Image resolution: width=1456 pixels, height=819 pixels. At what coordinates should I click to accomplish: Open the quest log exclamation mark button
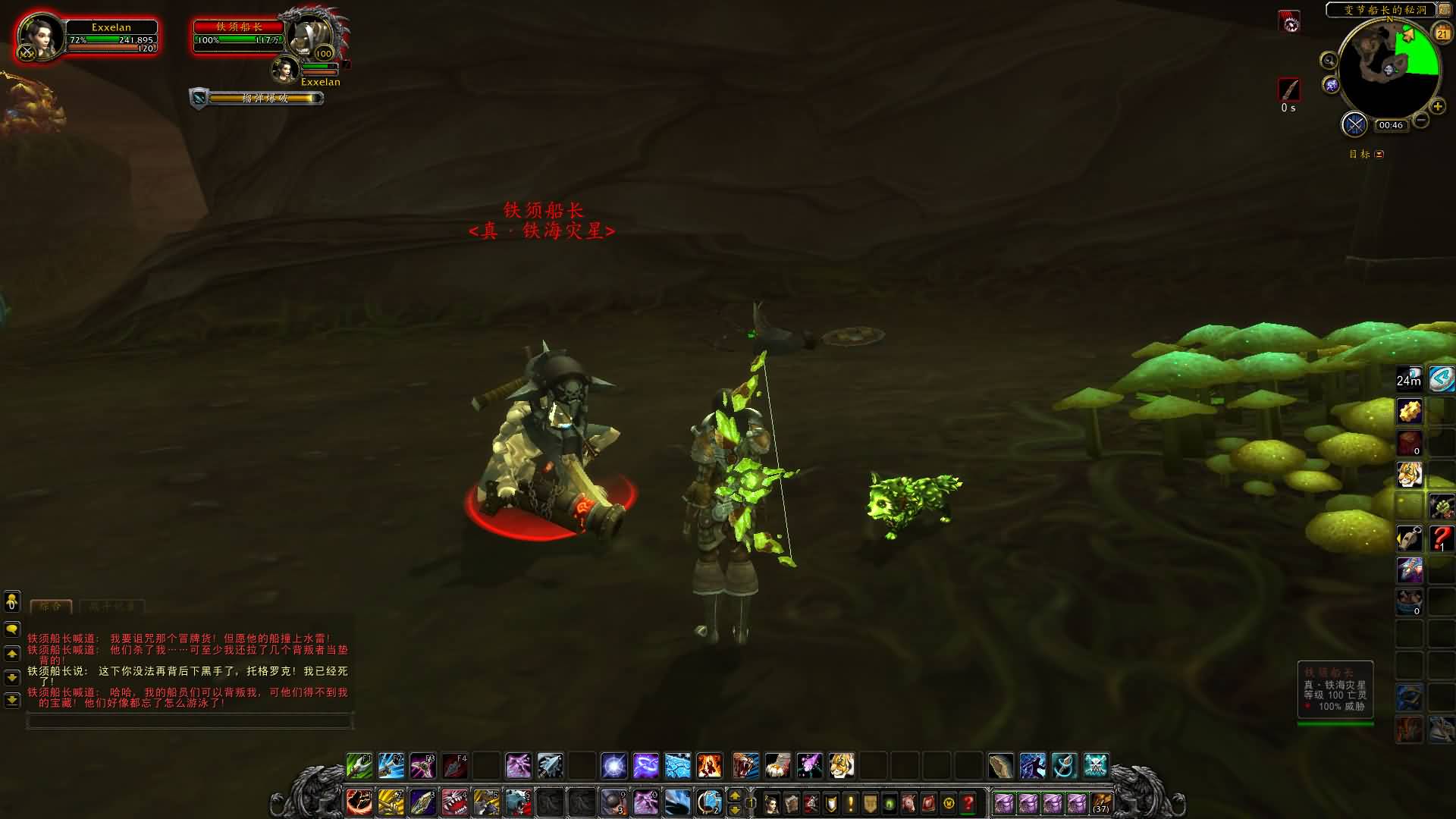coord(851,802)
